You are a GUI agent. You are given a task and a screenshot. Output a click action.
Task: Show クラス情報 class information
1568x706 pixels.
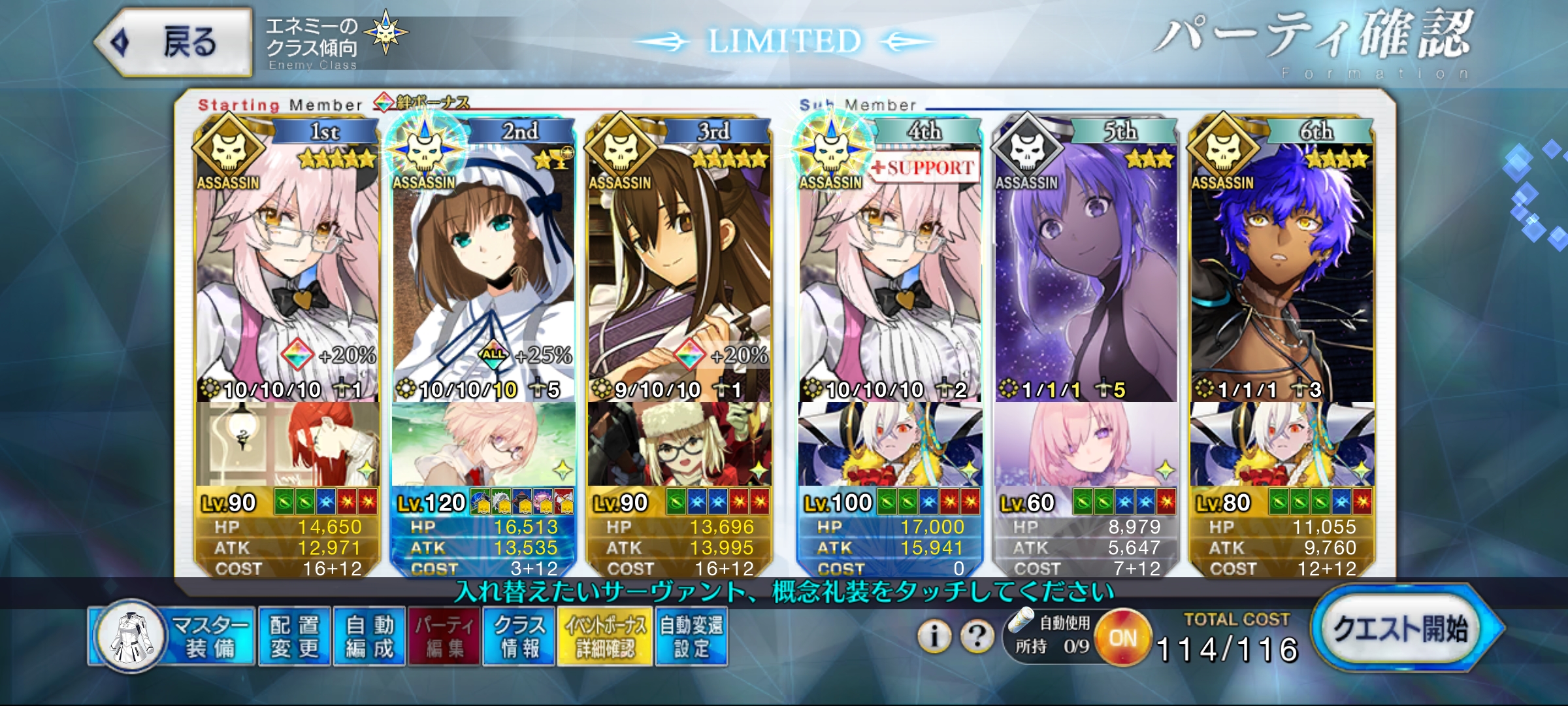coord(519,636)
